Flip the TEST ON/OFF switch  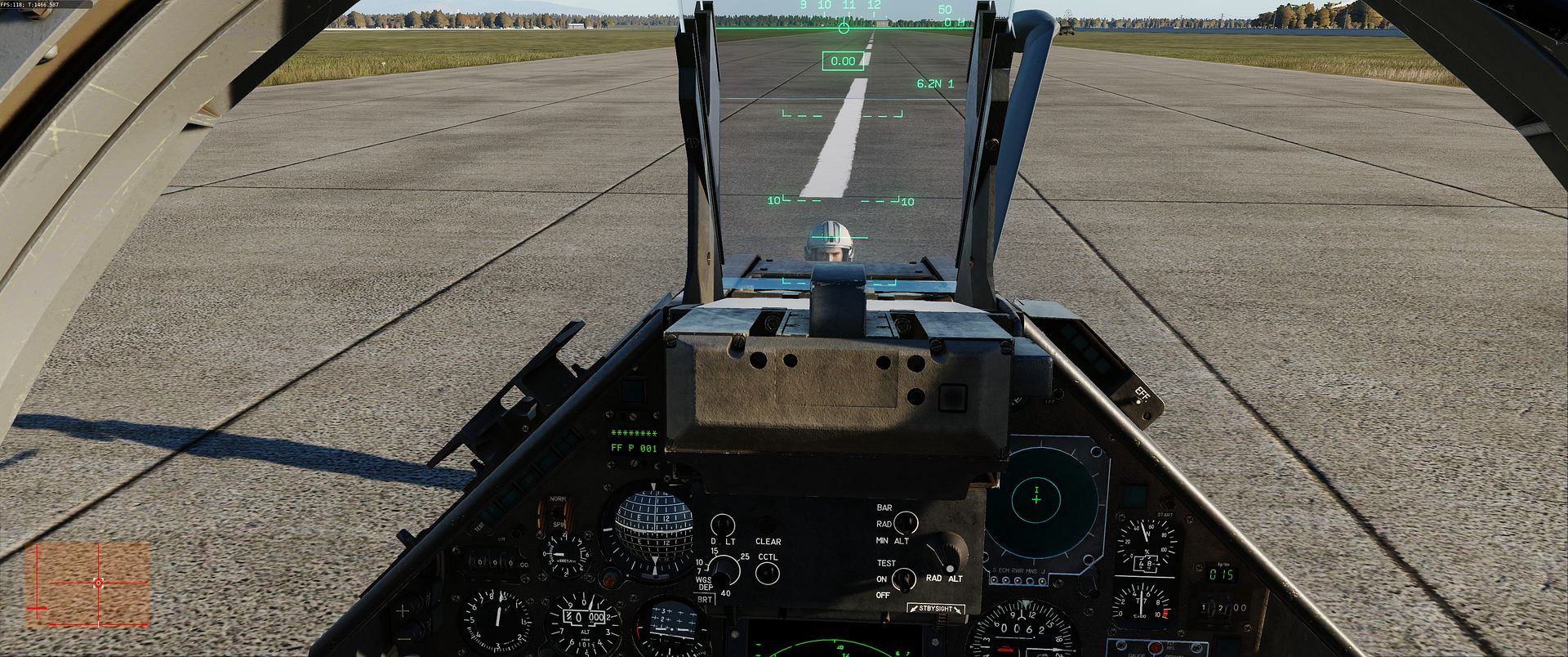point(902,579)
